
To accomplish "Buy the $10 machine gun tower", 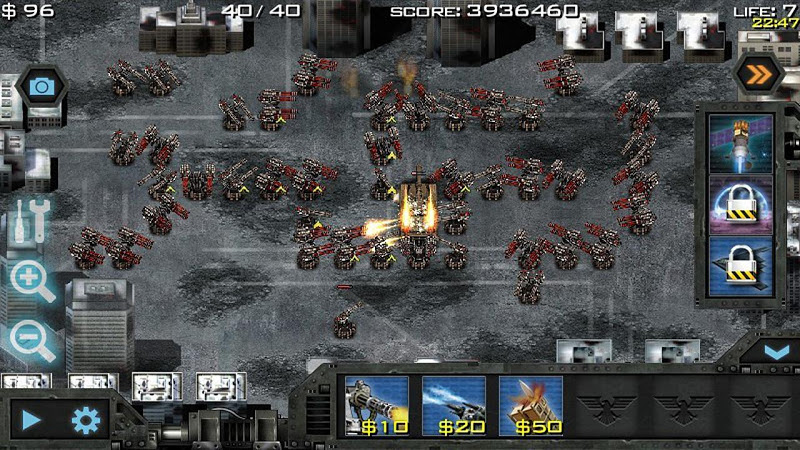I will click(376, 406).
